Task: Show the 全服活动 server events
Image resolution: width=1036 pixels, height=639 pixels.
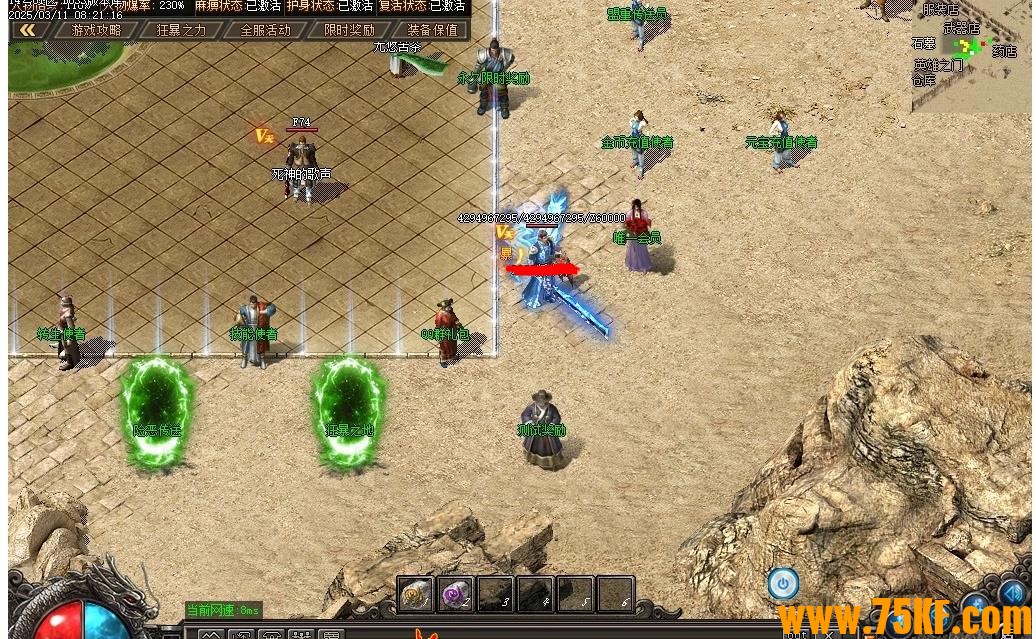Action: (x=265, y=30)
